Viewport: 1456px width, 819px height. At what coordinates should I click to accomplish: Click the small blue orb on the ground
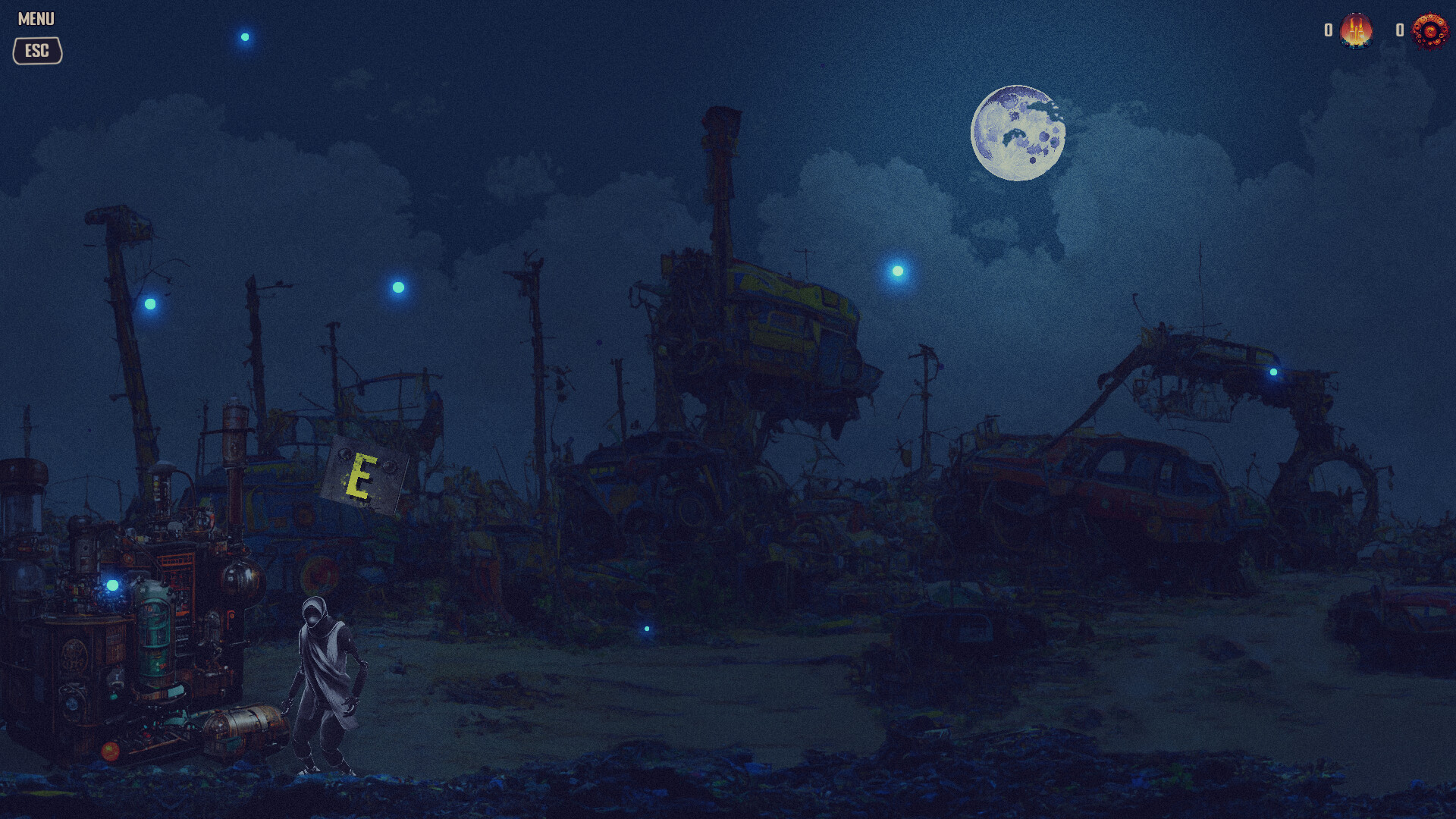tap(645, 629)
